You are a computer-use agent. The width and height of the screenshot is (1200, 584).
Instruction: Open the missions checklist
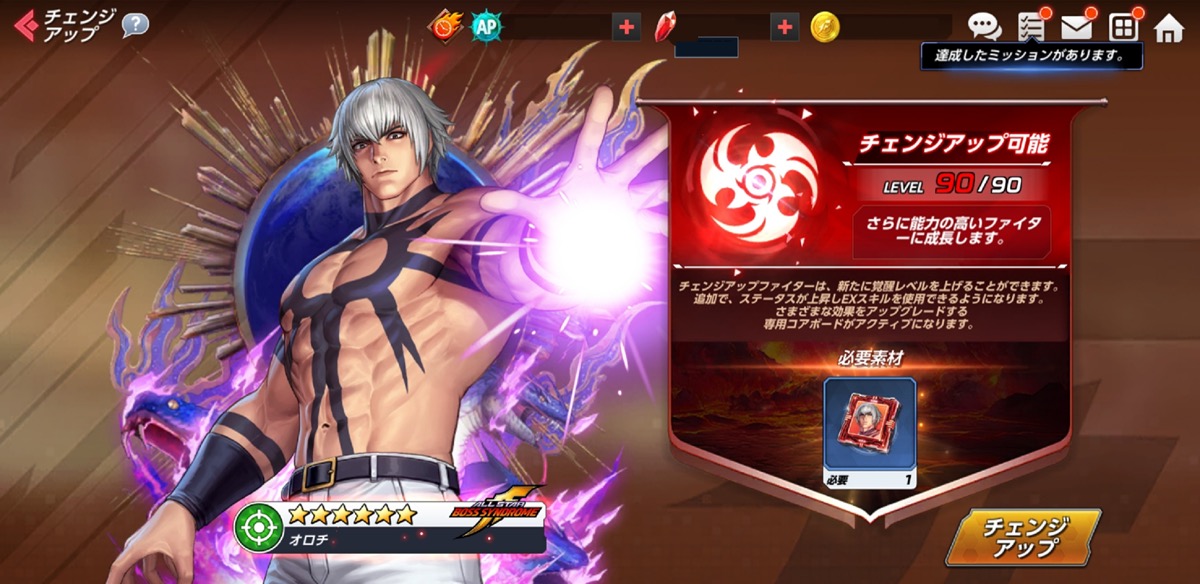1031,27
